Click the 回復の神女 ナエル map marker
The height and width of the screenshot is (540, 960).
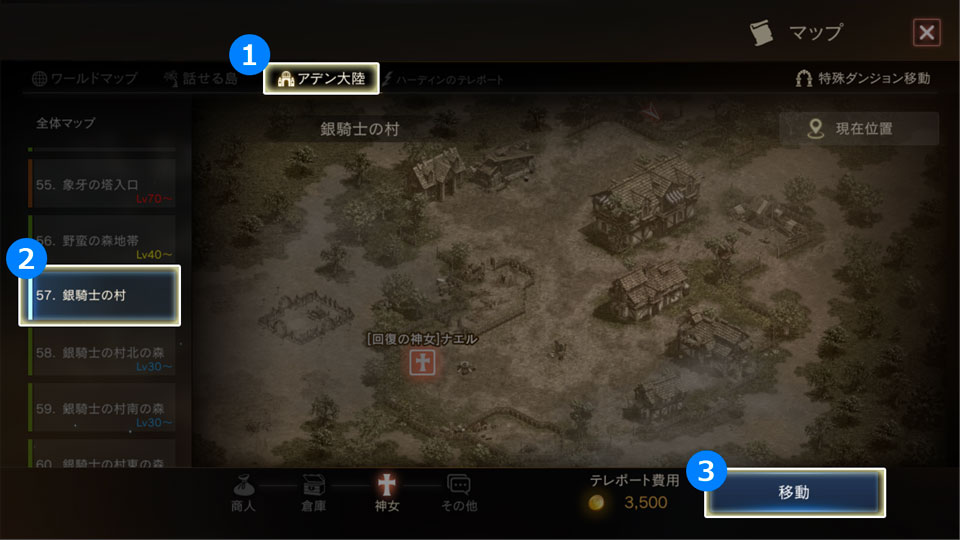tap(422, 363)
